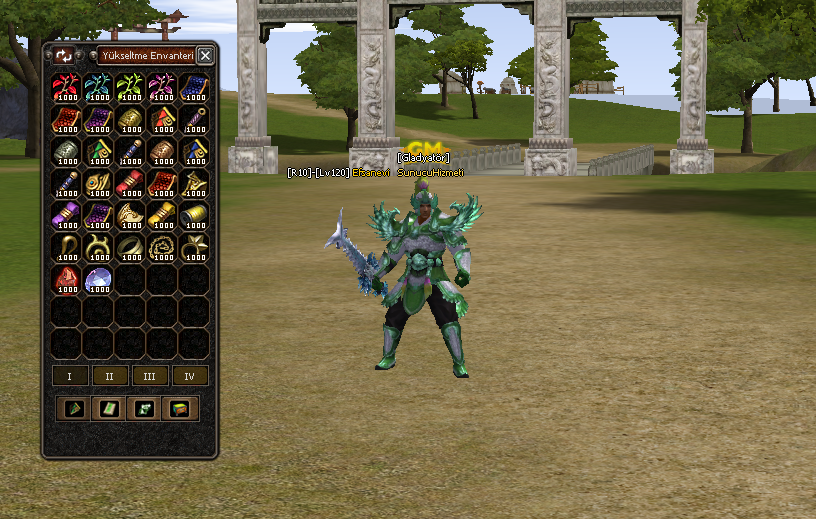Image resolution: width=816 pixels, height=519 pixels.
Task: Open inventory page III
Action: pos(149,376)
